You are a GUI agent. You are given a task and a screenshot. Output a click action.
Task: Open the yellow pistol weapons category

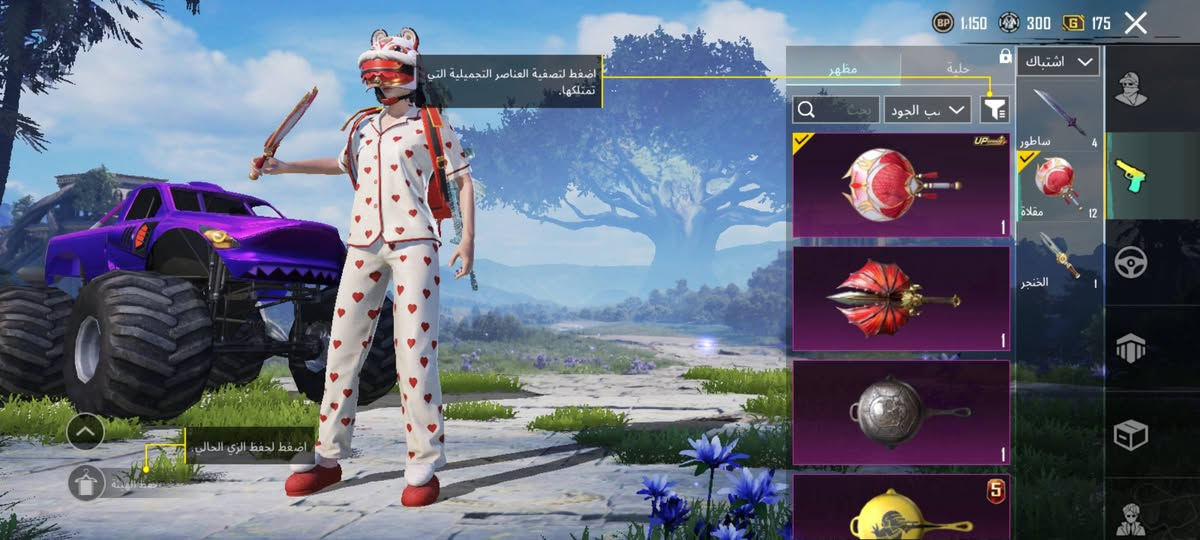tap(1130, 176)
